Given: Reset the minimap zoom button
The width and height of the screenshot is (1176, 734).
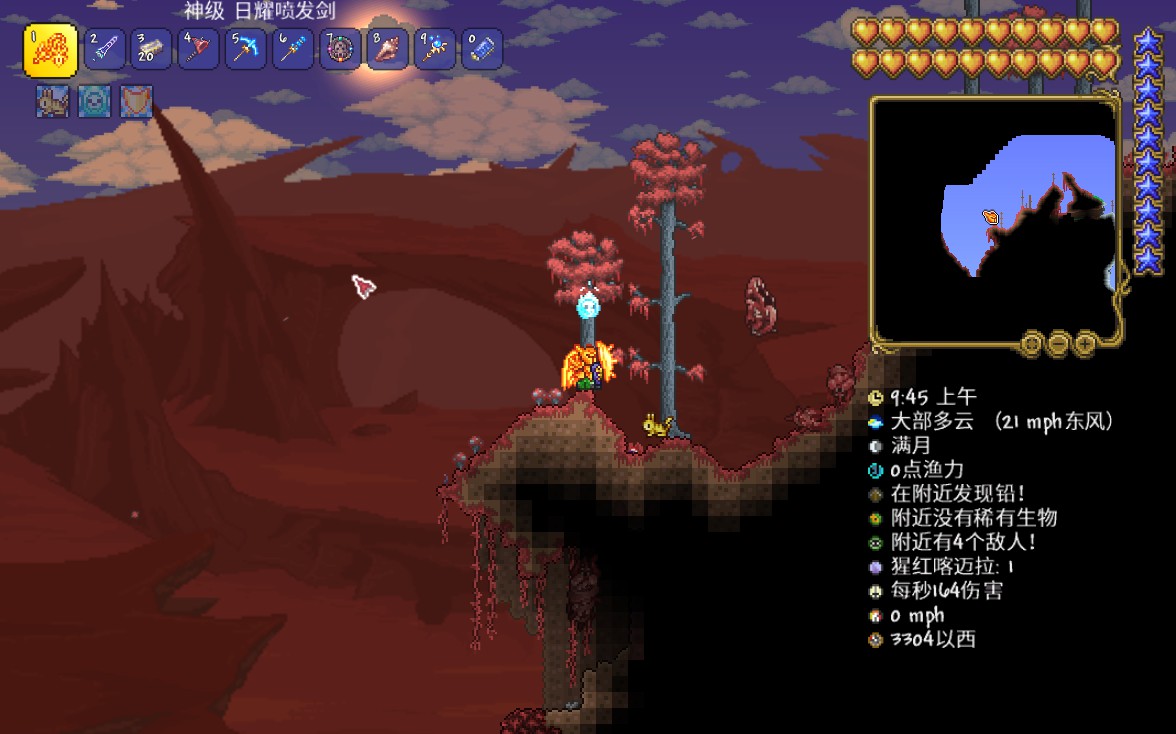Looking at the screenshot, I should click(1032, 345).
